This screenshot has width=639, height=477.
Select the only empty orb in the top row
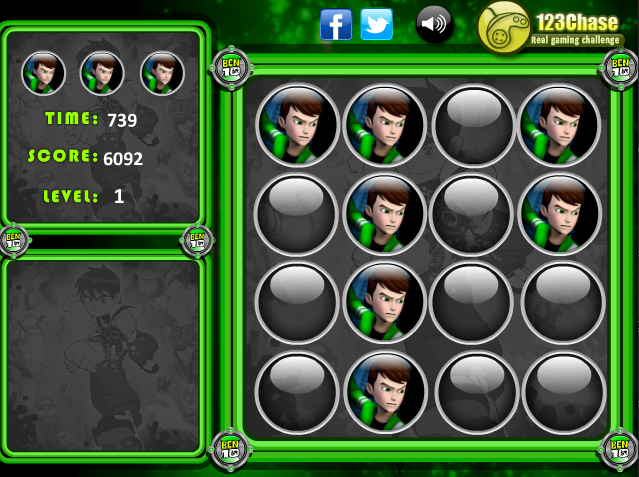point(472,125)
